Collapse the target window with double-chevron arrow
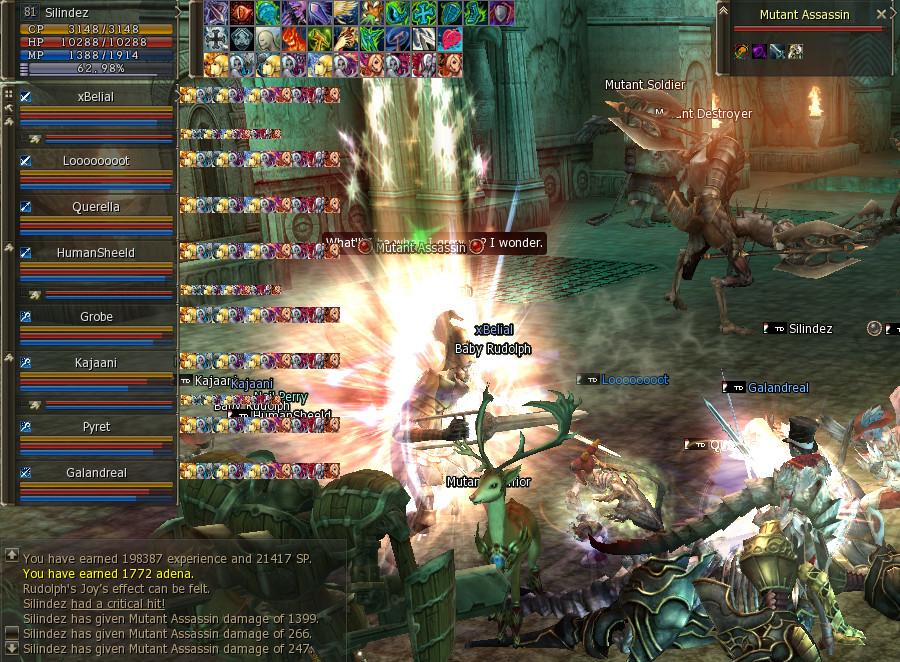The height and width of the screenshot is (662, 900). [723, 9]
